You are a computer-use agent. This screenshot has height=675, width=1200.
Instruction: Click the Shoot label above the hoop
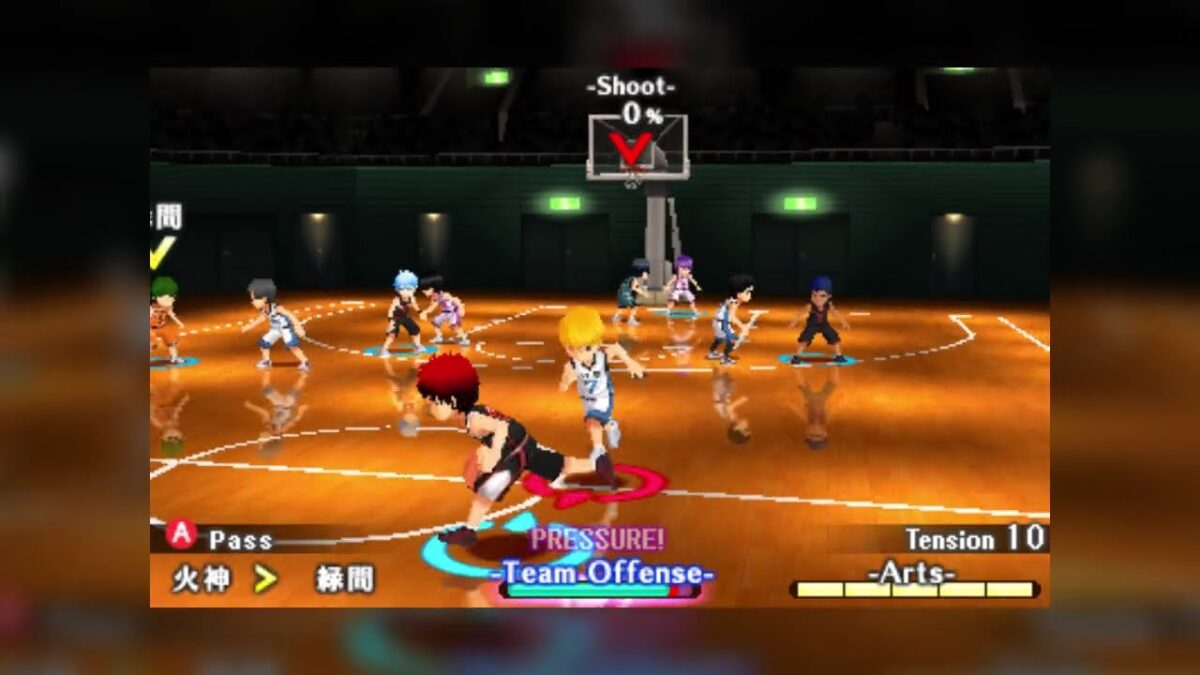coord(630,87)
